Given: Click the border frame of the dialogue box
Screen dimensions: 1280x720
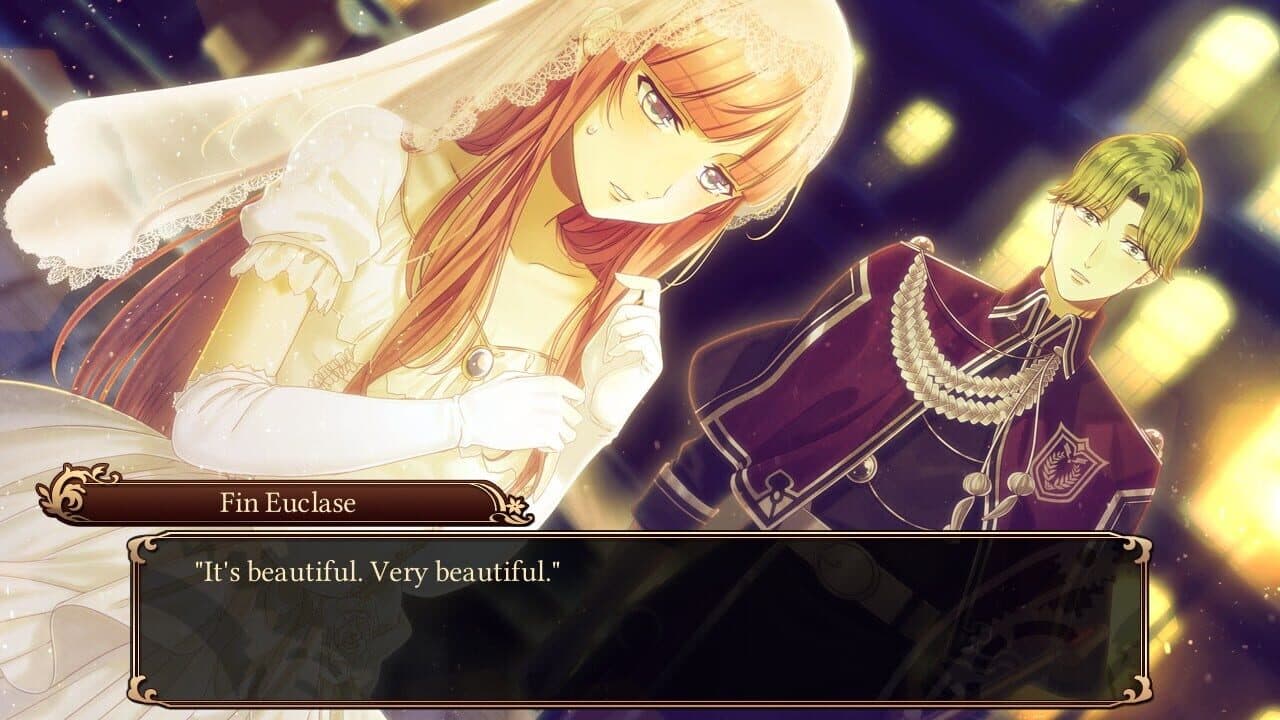Looking at the screenshot, I should (x=640, y=537).
